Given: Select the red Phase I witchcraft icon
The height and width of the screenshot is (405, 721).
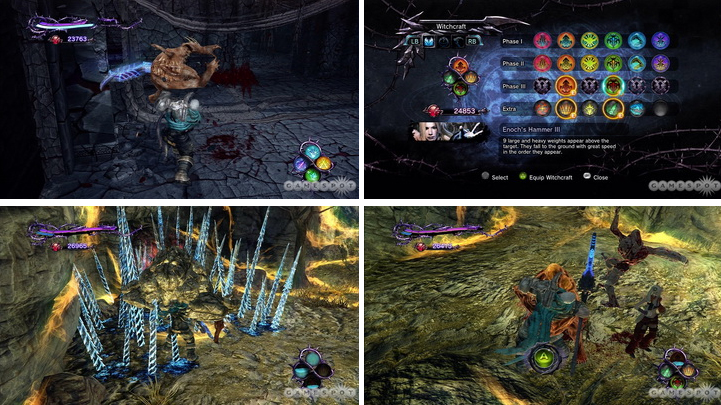Looking at the screenshot, I should pyautogui.click(x=542, y=42).
